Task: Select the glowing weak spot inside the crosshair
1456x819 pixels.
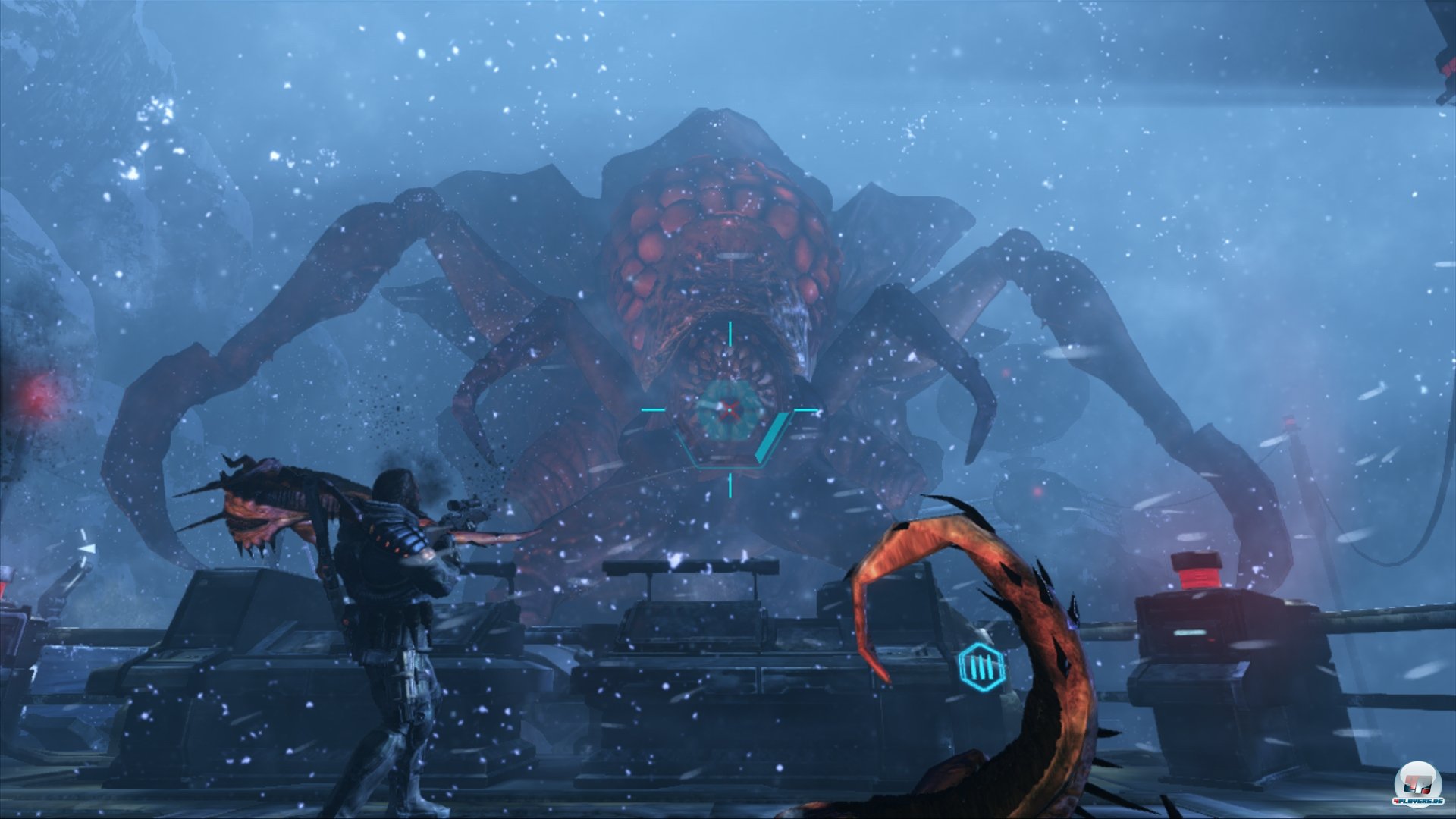Action: 730,409
